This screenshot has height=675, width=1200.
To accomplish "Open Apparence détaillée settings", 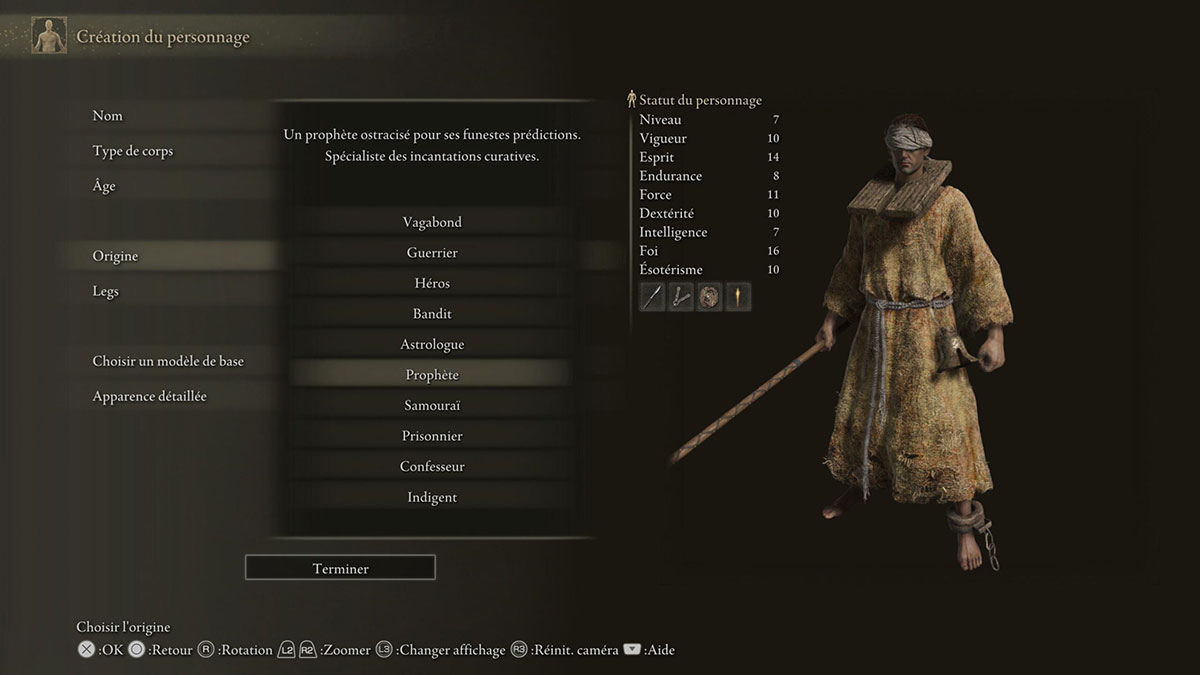I will pyautogui.click(x=150, y=396).
